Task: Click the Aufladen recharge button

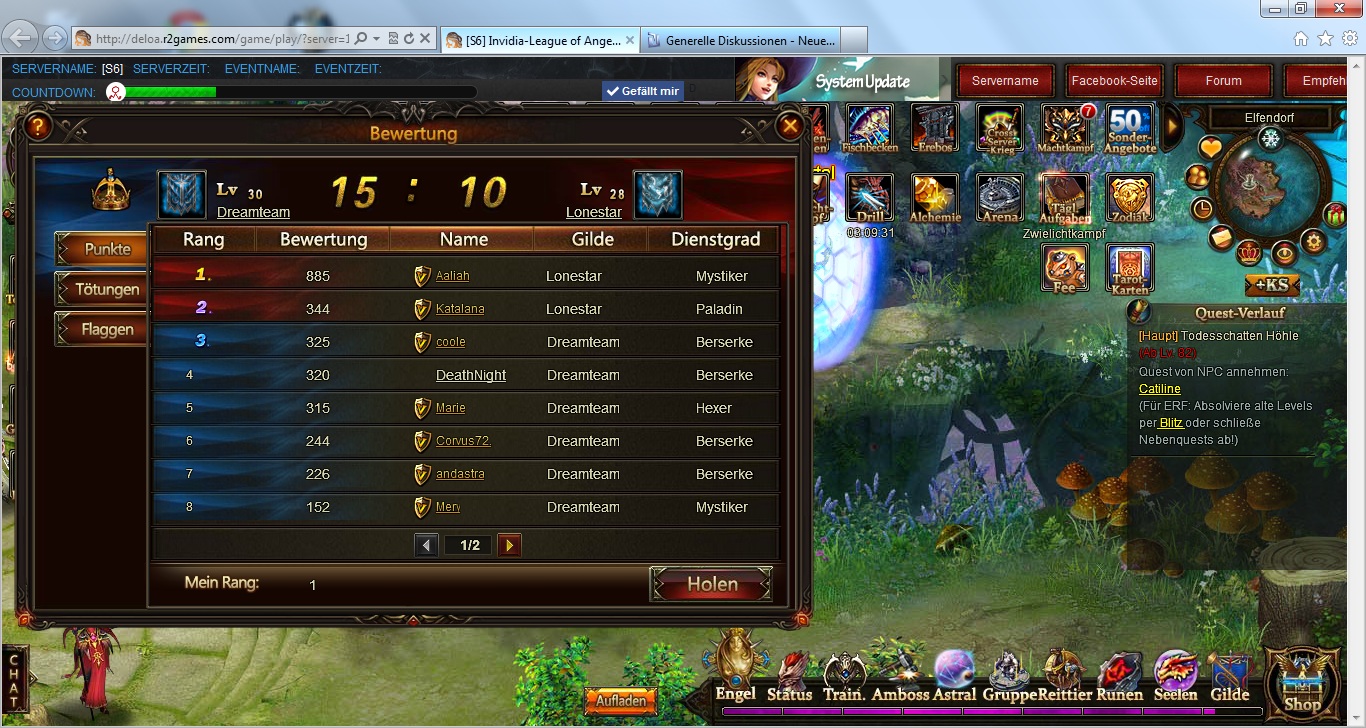Action: pyautogui.click(x=620, y=701)
